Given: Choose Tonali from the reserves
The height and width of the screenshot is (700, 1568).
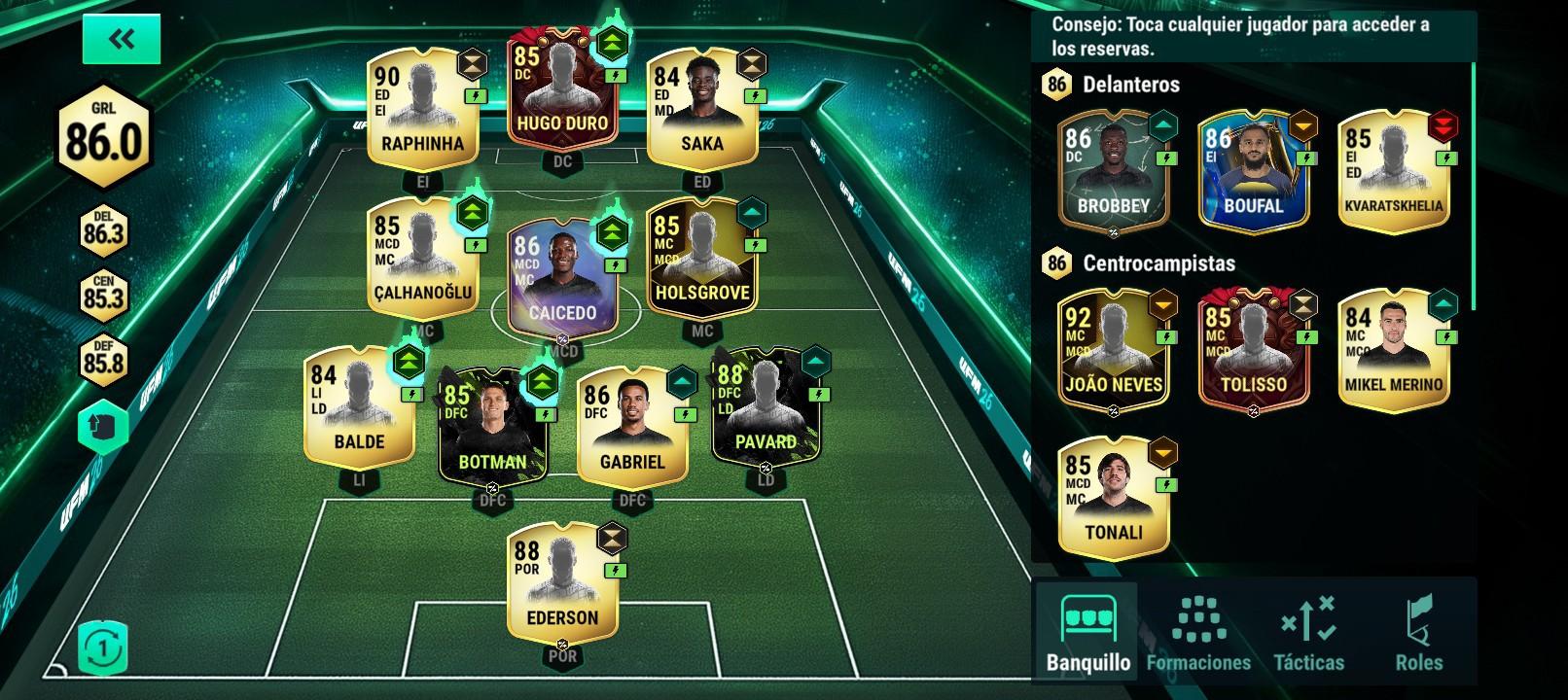Looking at the screenshot, I should pyautogui.click(x=1113, y=498).
